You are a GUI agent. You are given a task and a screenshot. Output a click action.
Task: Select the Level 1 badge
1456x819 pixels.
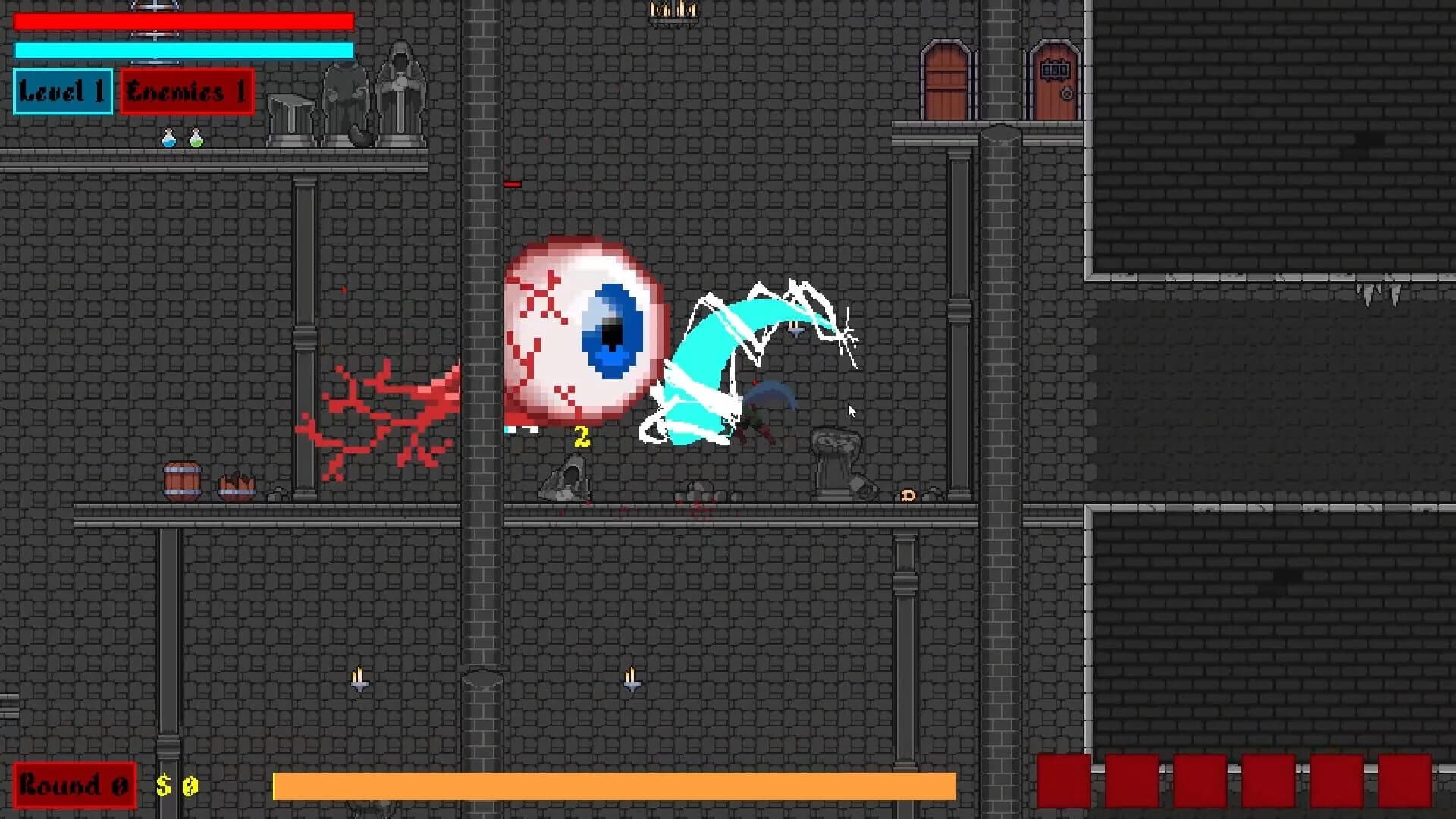[62, 93]
